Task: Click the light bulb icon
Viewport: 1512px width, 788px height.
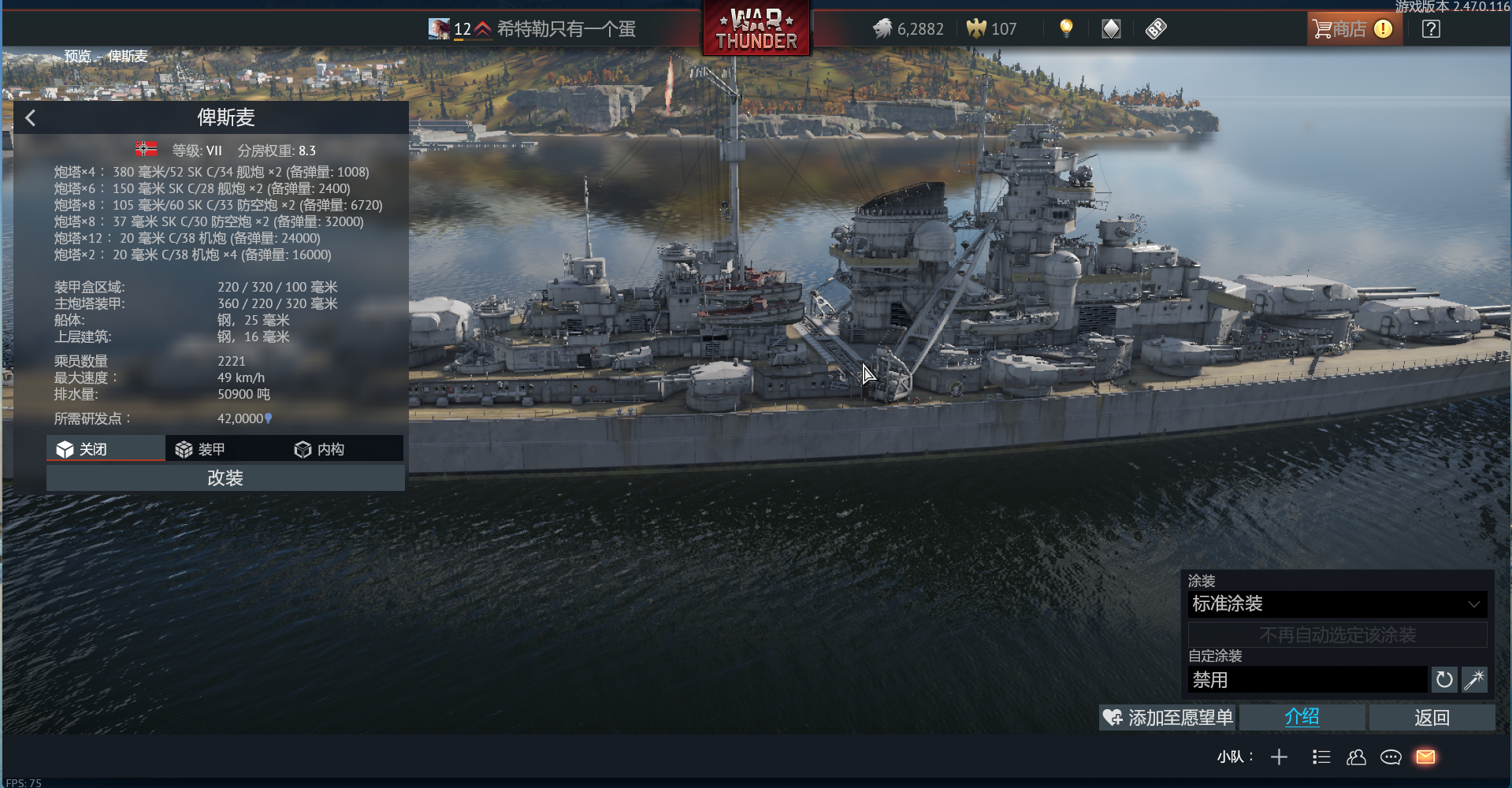Action: coord(1066,29)
